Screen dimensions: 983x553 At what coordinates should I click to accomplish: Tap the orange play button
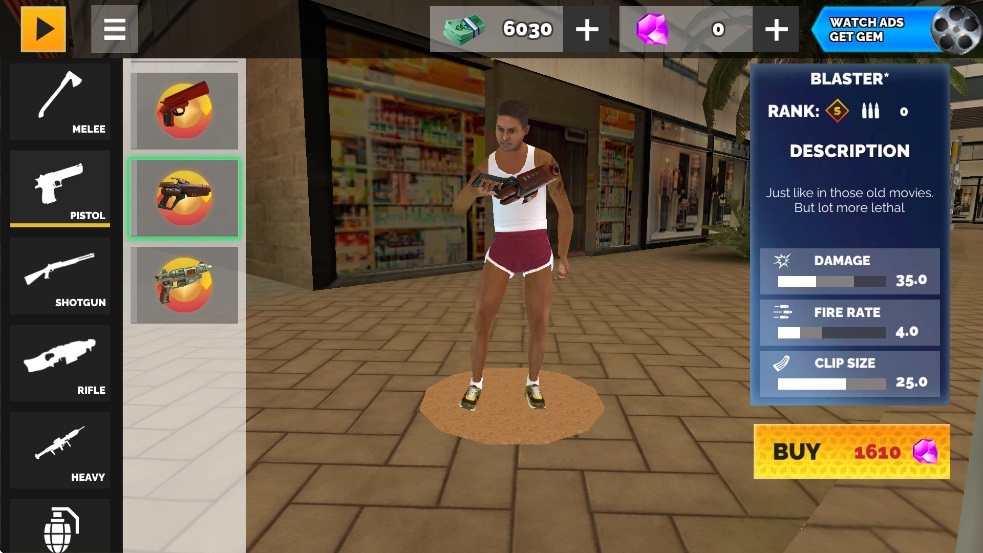click(x=43, y=30)
